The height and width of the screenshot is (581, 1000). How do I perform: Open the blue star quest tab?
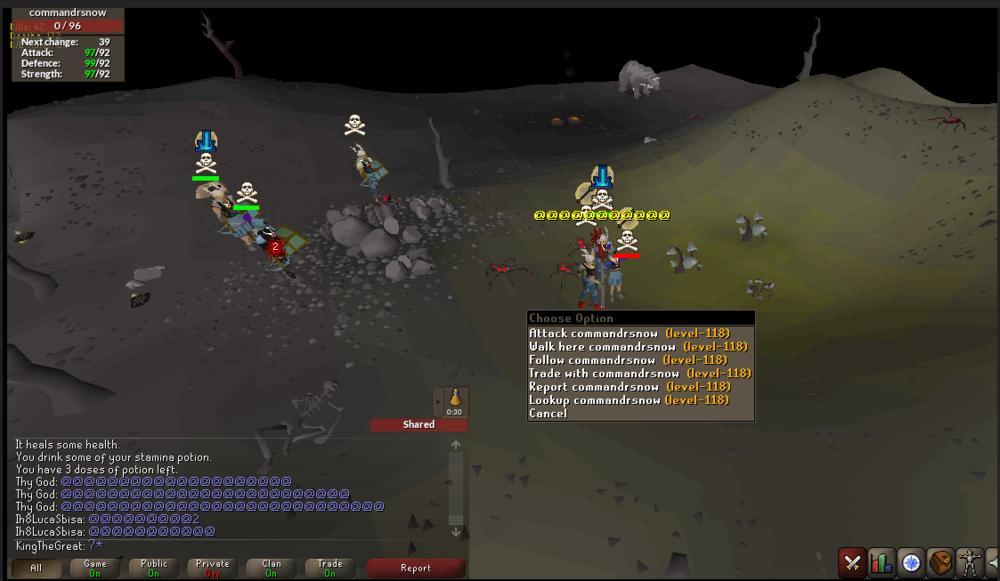tap(911, 562)
